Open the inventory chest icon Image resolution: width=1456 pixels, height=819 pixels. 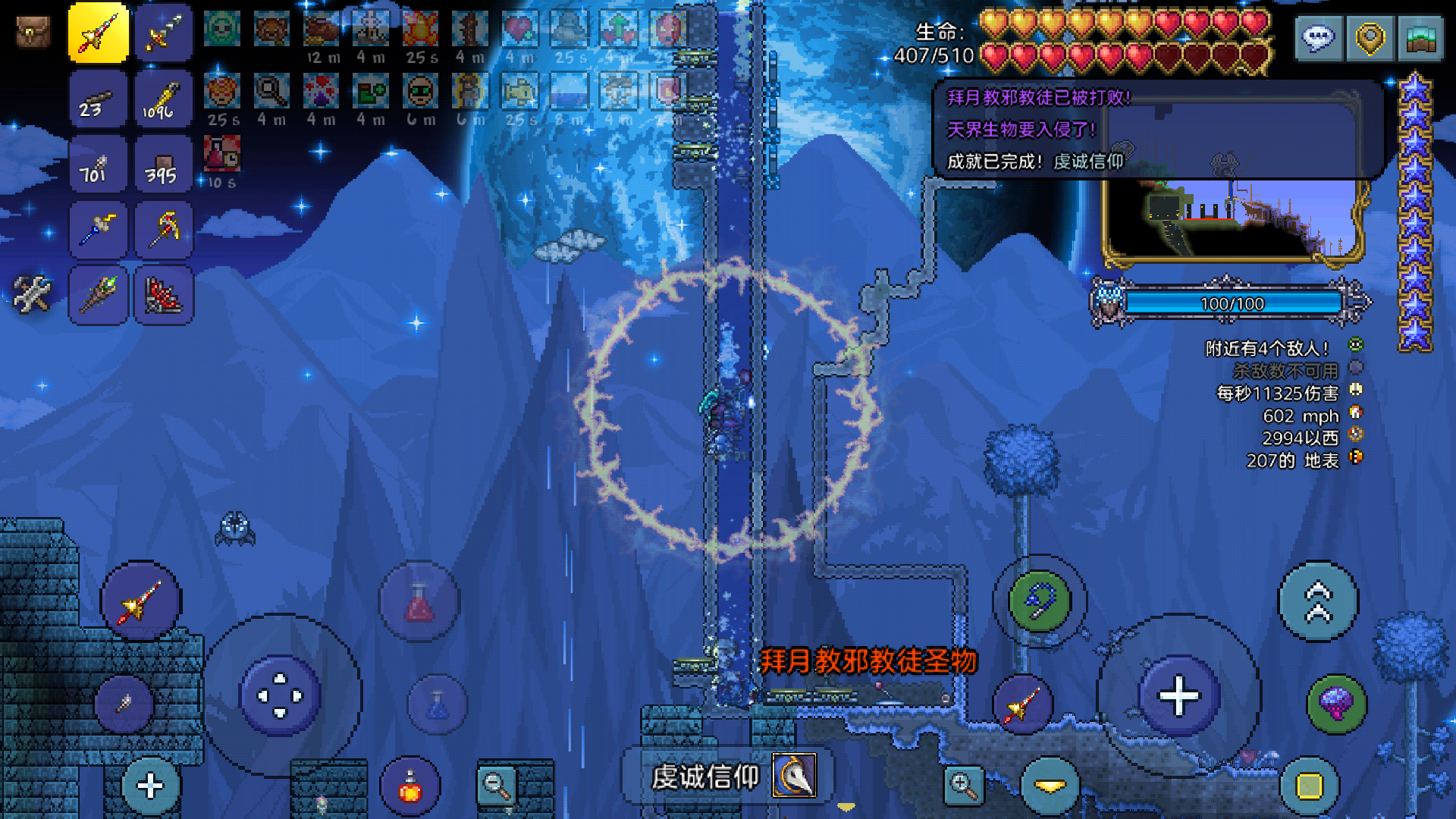point(33,34)
